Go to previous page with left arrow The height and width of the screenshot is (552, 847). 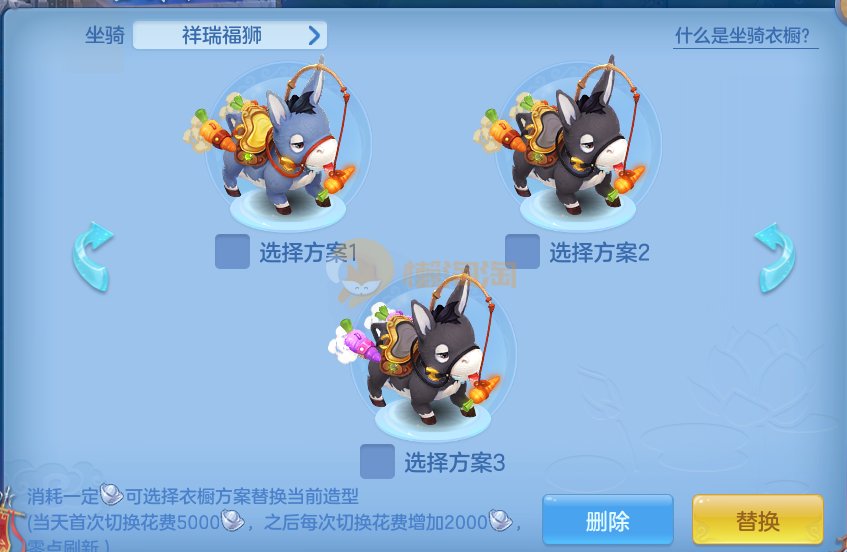(92, 258)
